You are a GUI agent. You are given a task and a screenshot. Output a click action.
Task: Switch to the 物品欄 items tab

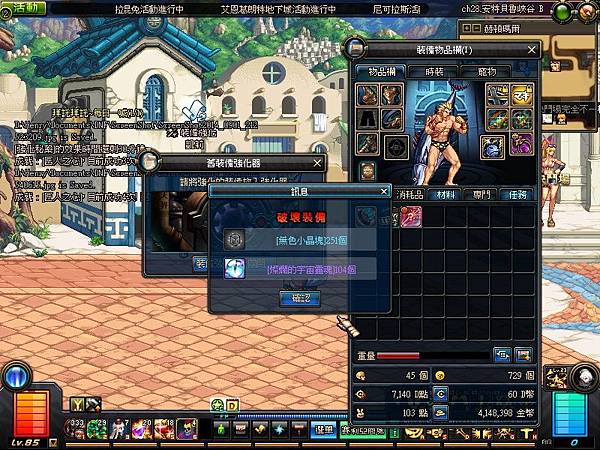[380, 73]
